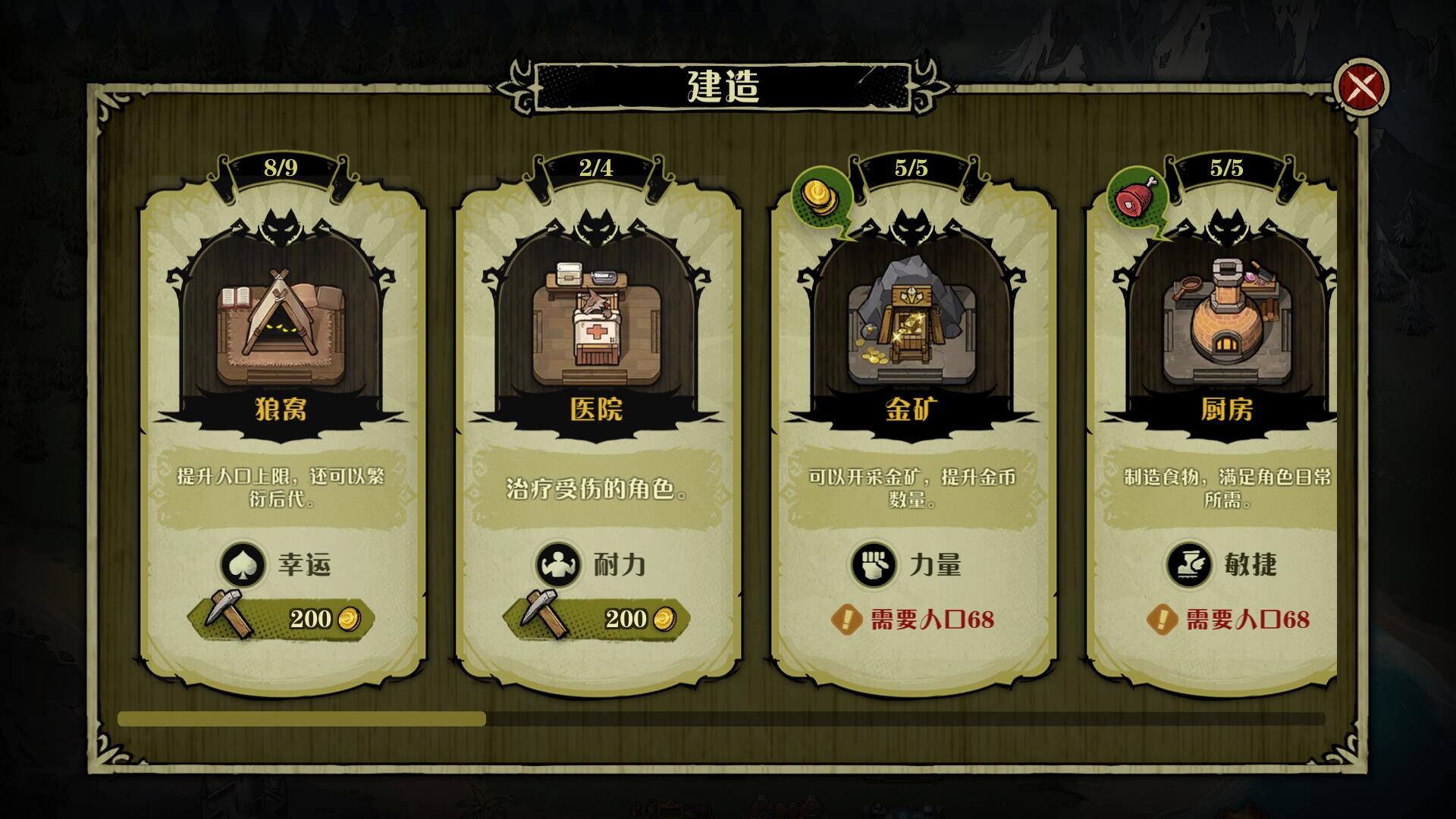This screenshot has height=819, width=1456.
Task: Click the 医院 hospital bed icon
Action: pyautogui.click(x=595, y=326)
